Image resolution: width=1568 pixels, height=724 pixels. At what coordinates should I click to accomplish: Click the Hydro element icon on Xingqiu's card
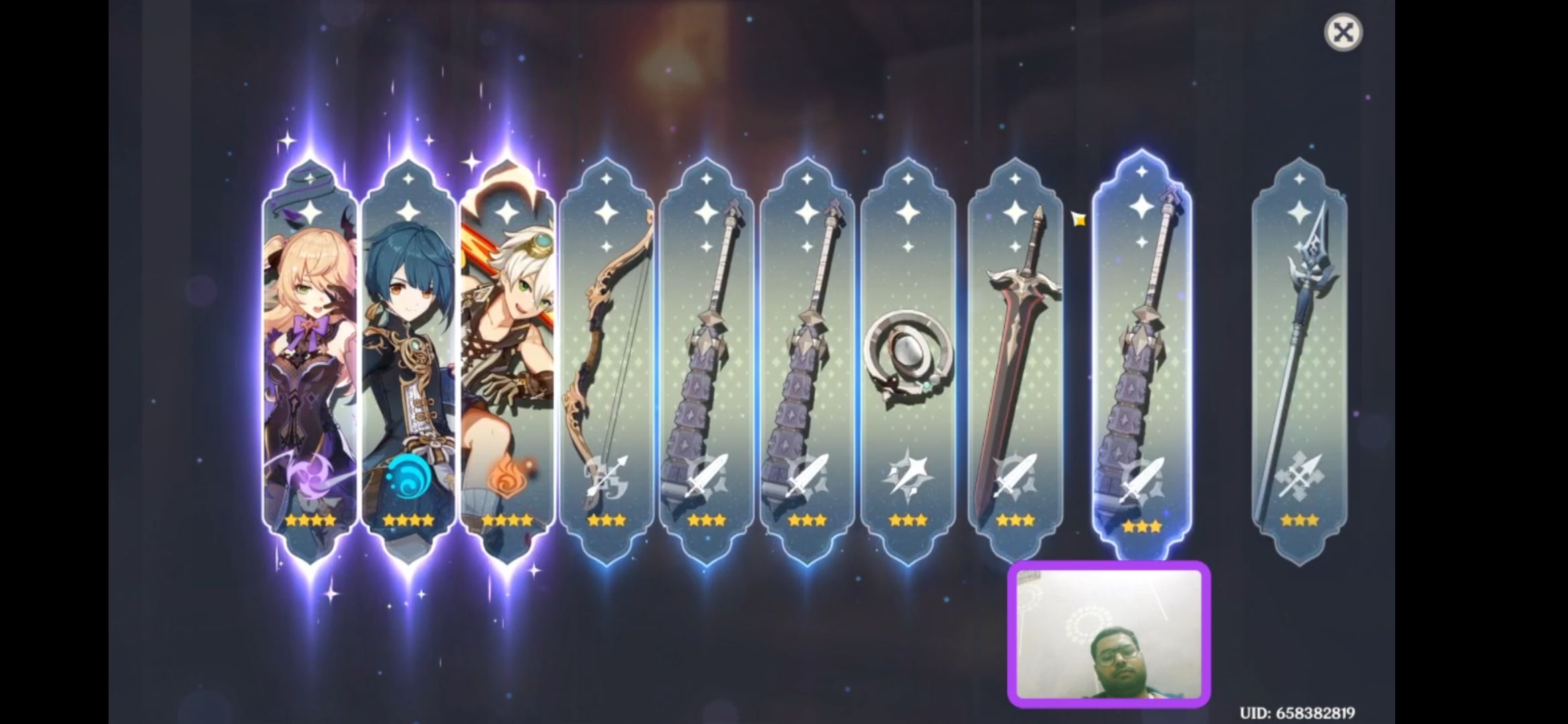(x=409, y=475)
